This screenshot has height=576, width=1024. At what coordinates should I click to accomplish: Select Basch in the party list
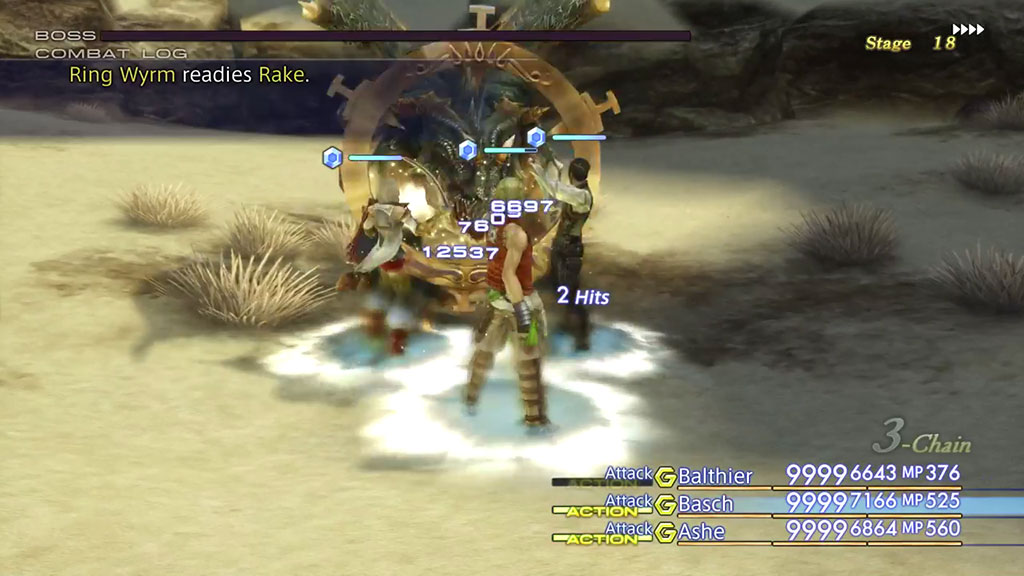click(706, 504)
